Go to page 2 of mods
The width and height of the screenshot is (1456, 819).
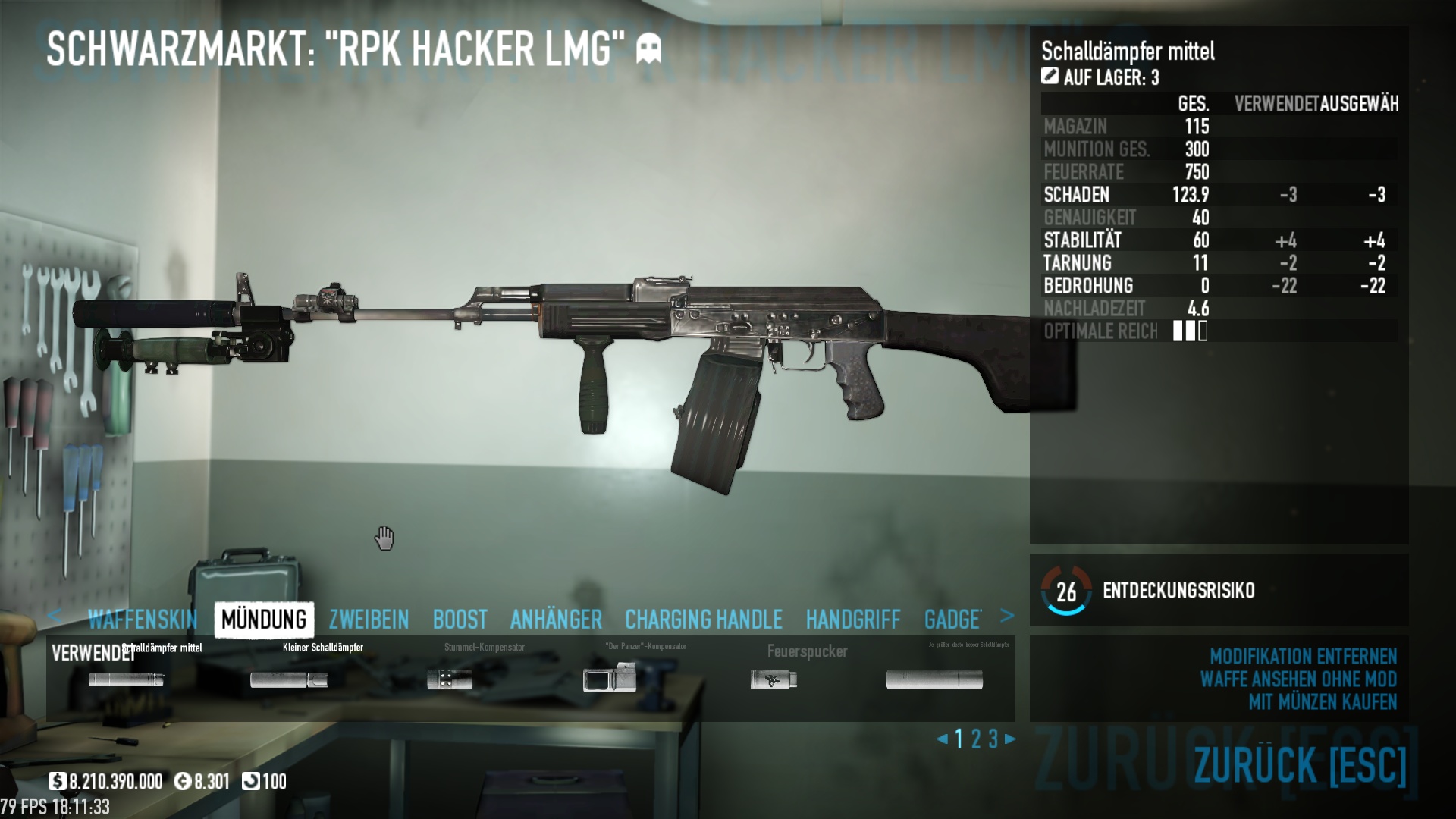[x=976, y=739]
